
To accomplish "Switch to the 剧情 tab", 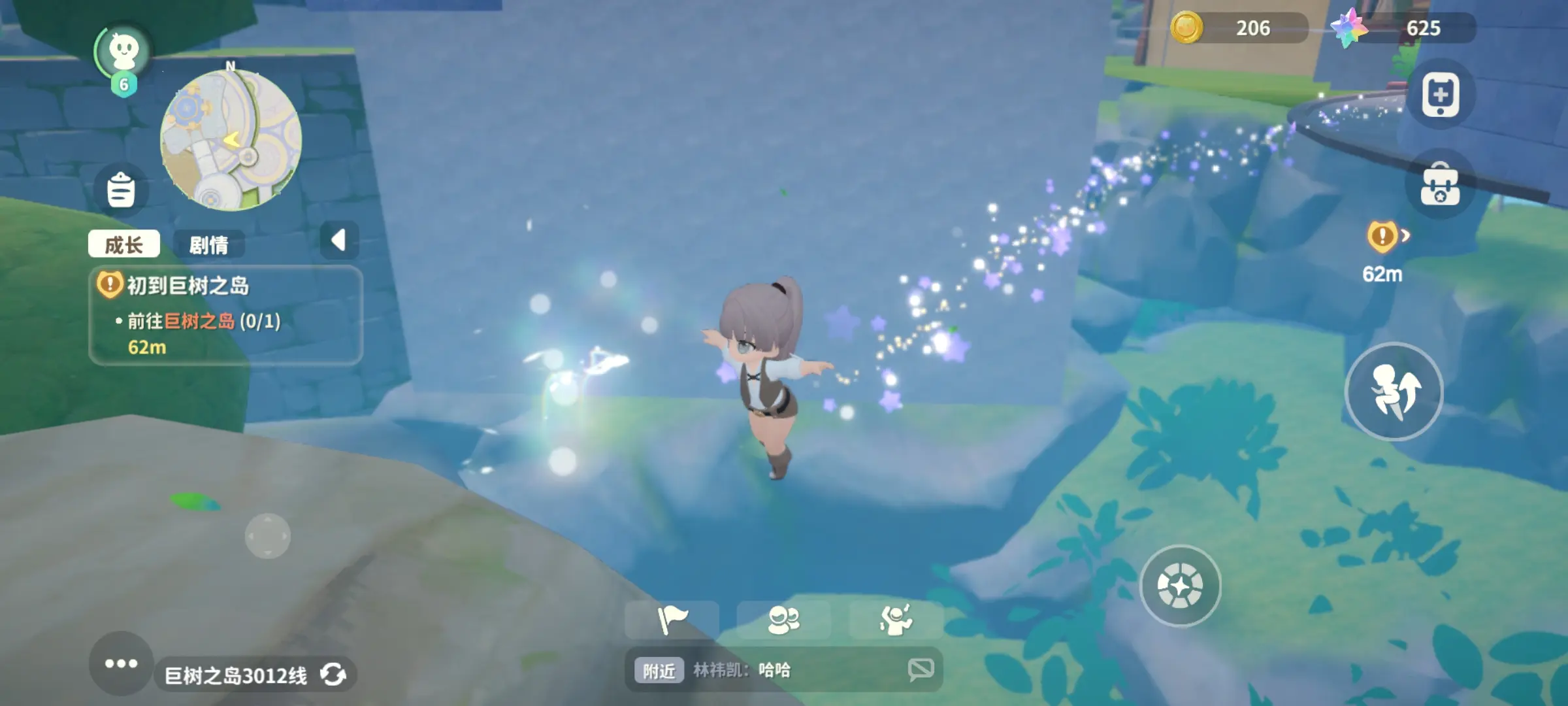I will 208,244.
